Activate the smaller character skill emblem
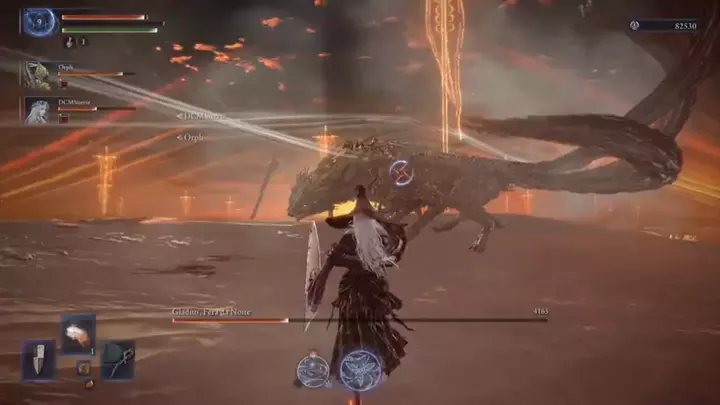 pyautogui.click(x=313, y=369)
